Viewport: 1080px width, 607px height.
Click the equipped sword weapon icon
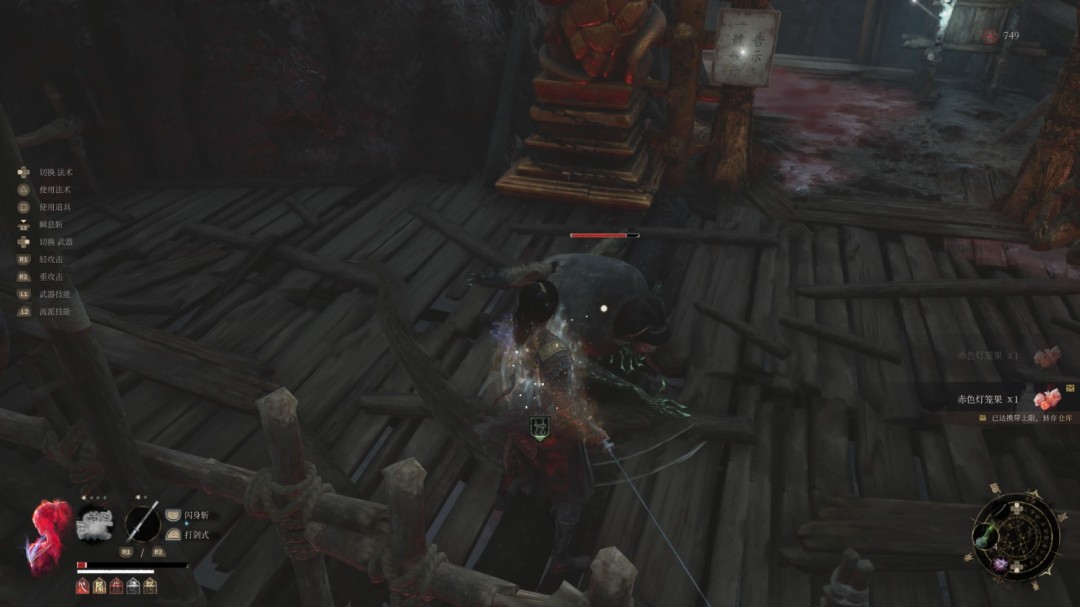point(142,523)
